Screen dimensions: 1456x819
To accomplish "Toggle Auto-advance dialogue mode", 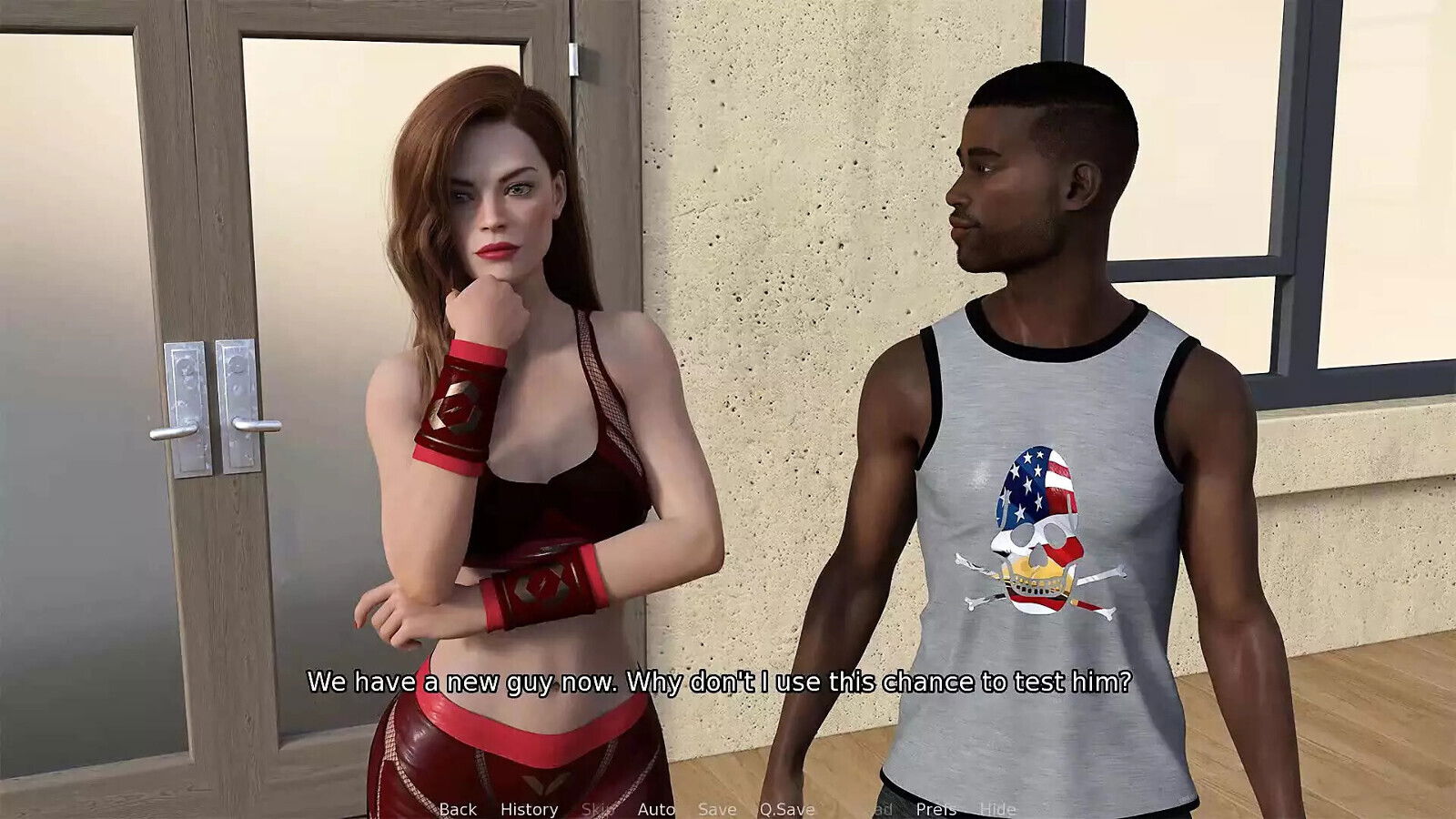I will (657, 809).
